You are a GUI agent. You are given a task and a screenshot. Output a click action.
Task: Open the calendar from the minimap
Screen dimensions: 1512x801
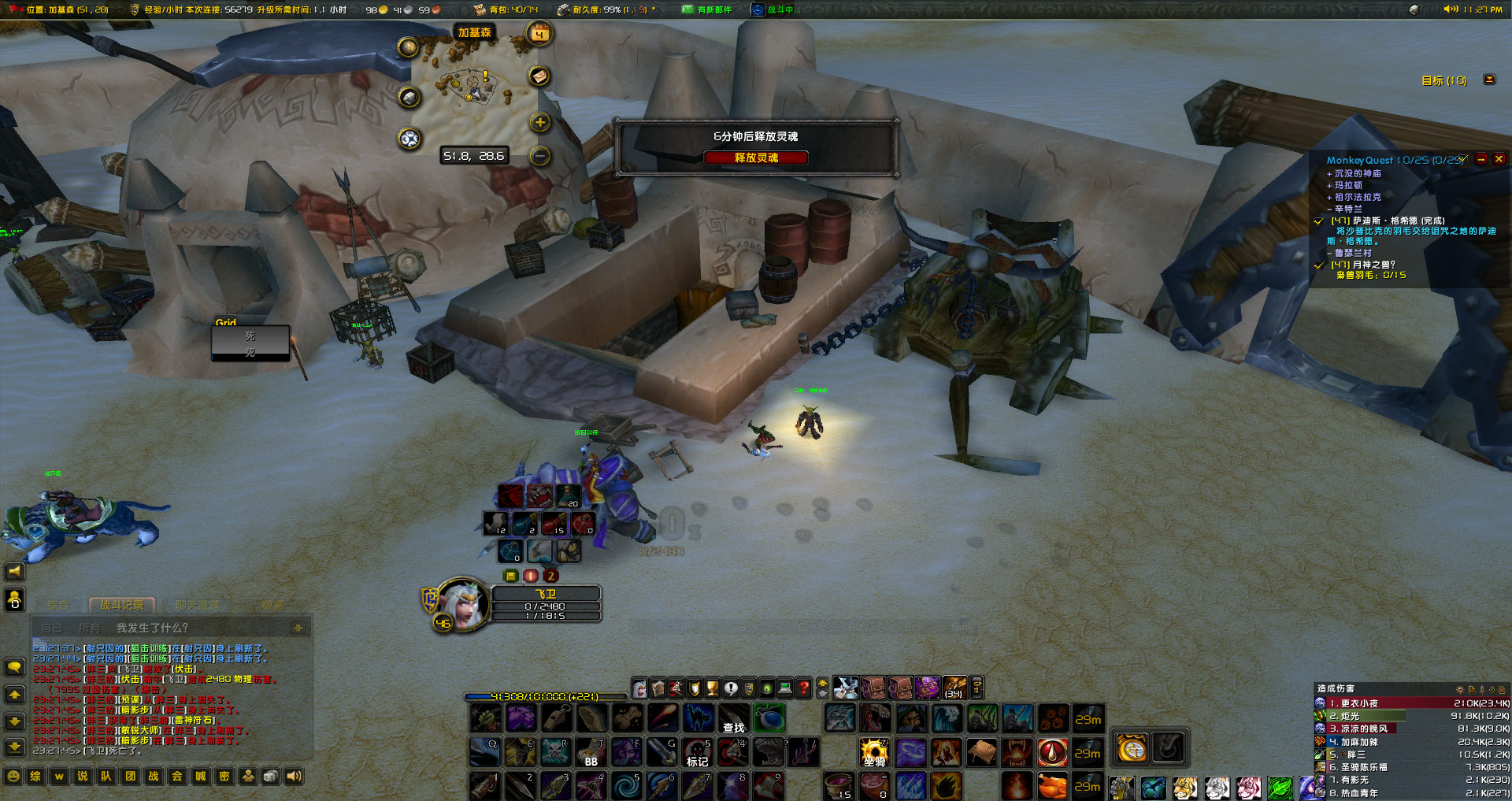pos(539,35)
